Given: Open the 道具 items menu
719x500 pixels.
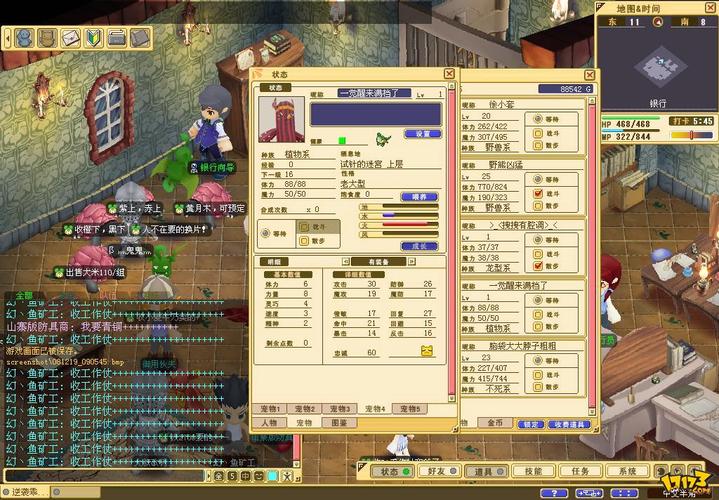Looking at the screenshot, I should click(485, 471).
